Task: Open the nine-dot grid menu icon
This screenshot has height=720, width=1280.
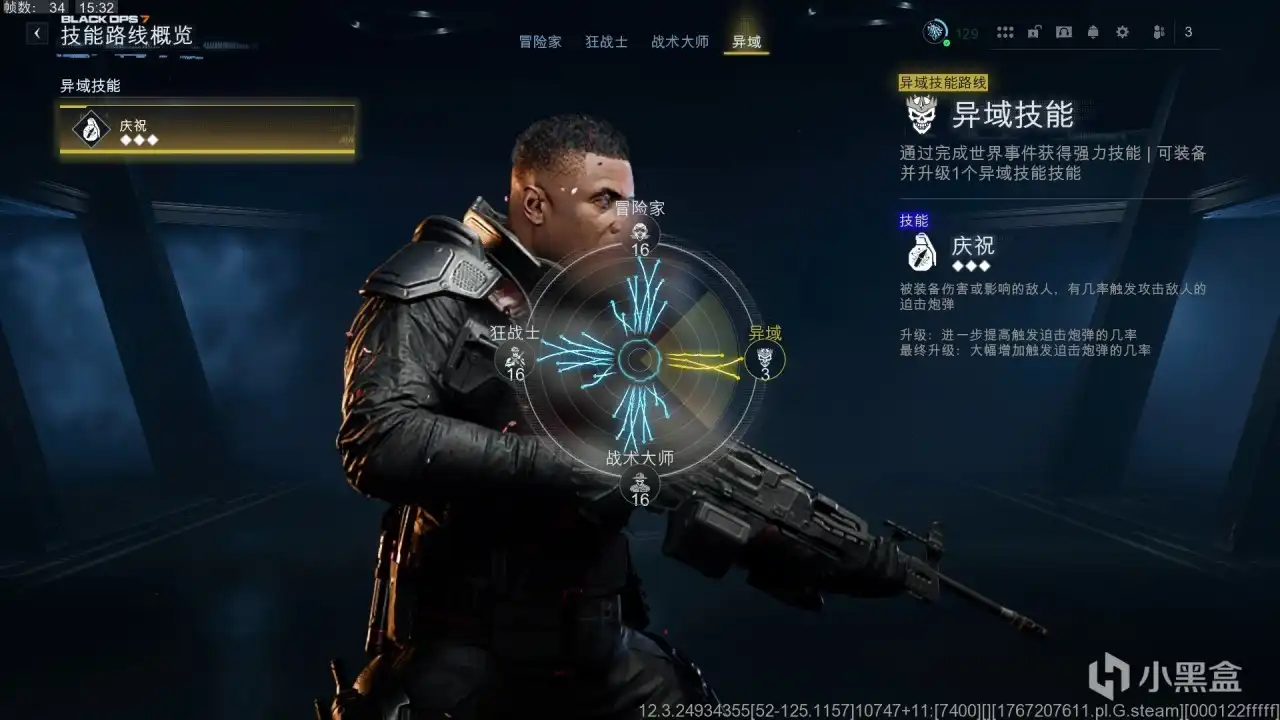Action: tap(1005, 32)
